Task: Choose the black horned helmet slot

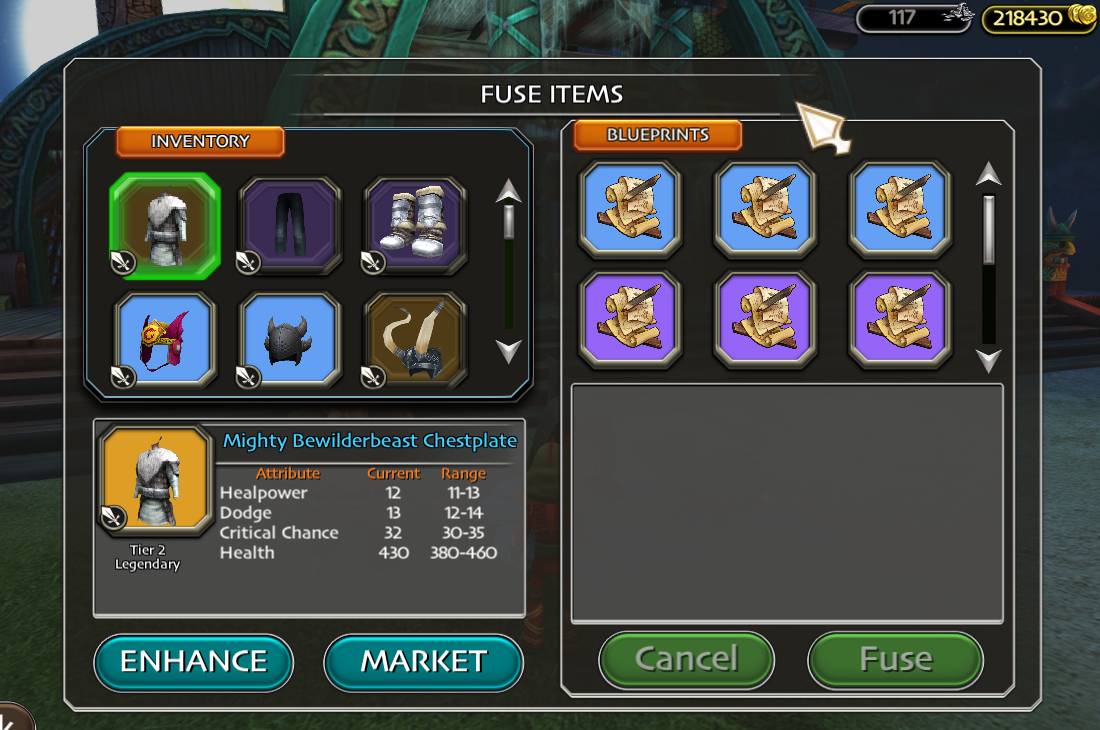Action: click(290, 341)
